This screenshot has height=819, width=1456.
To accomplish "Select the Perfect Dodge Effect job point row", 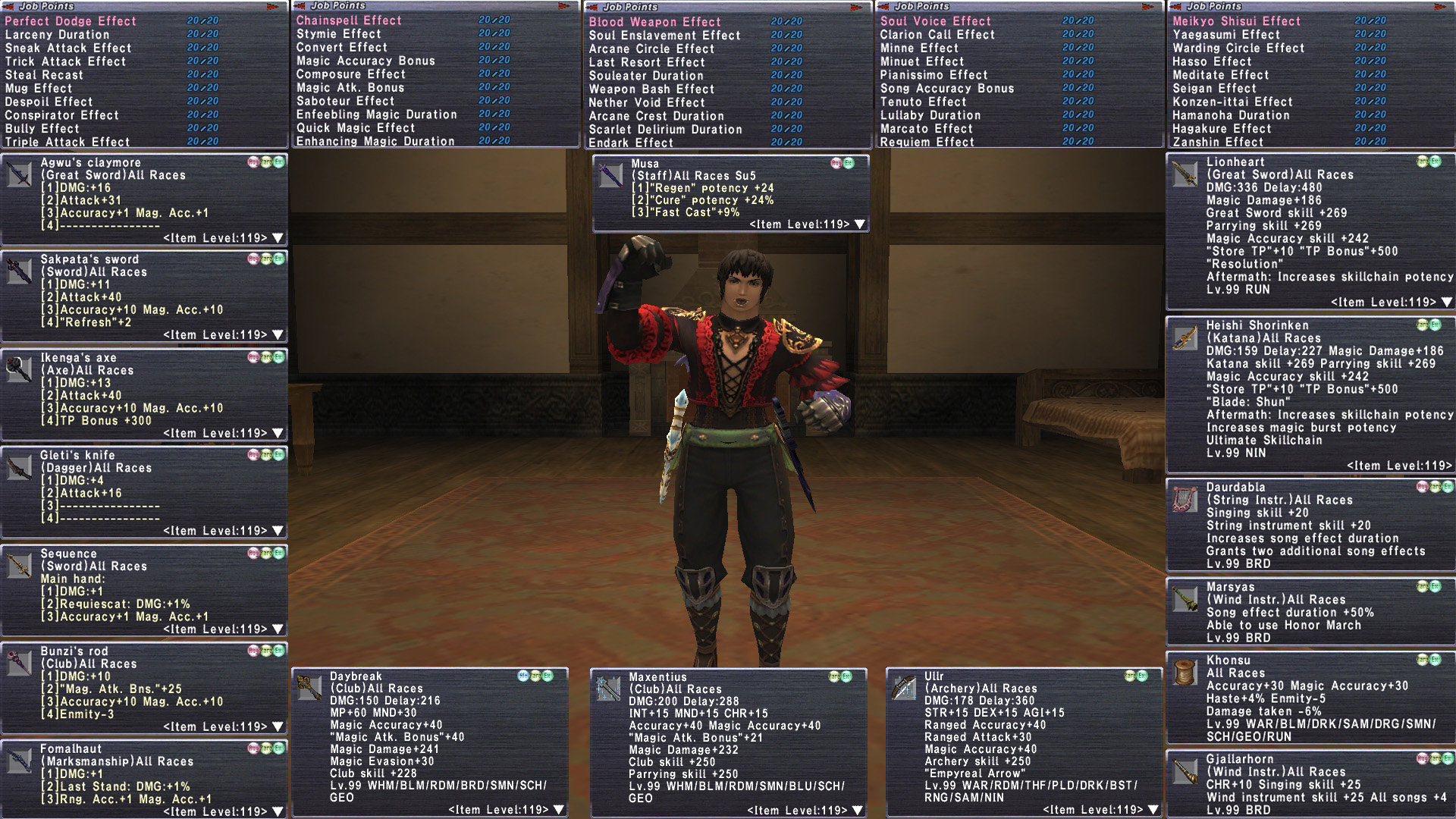I will pyautogui.click(x=71, y=21).
